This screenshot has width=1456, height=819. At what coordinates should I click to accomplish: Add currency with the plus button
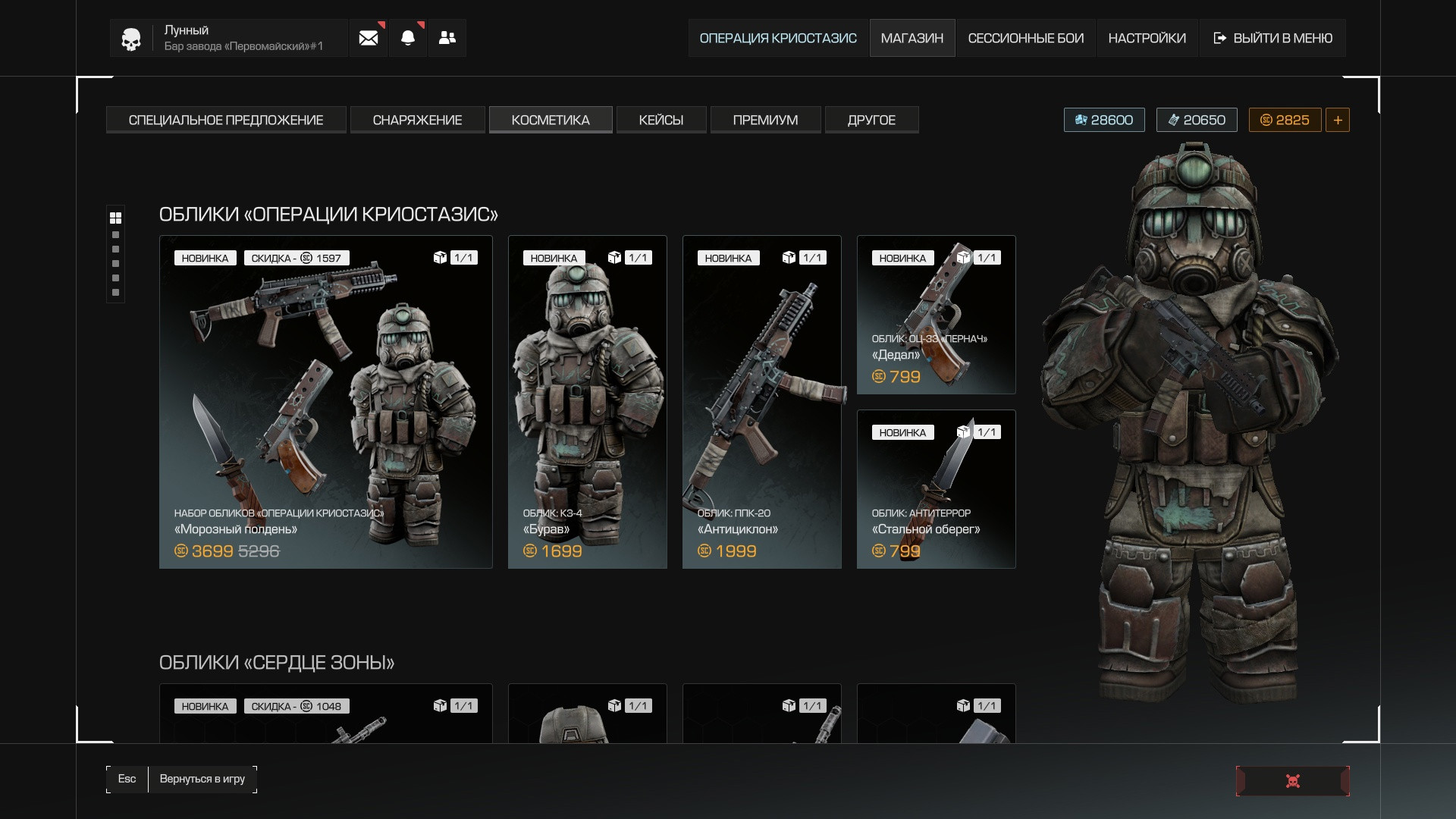pyautogui.click(x=1337, y=120)
